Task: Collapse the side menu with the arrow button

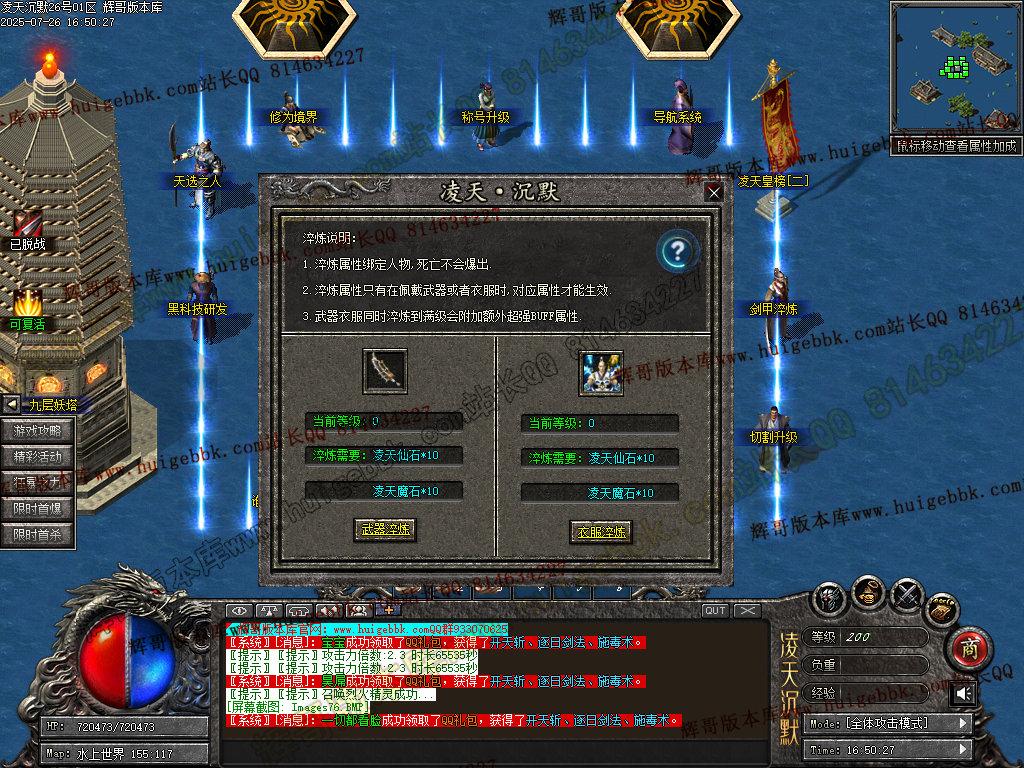Action: tap(11, 405)
